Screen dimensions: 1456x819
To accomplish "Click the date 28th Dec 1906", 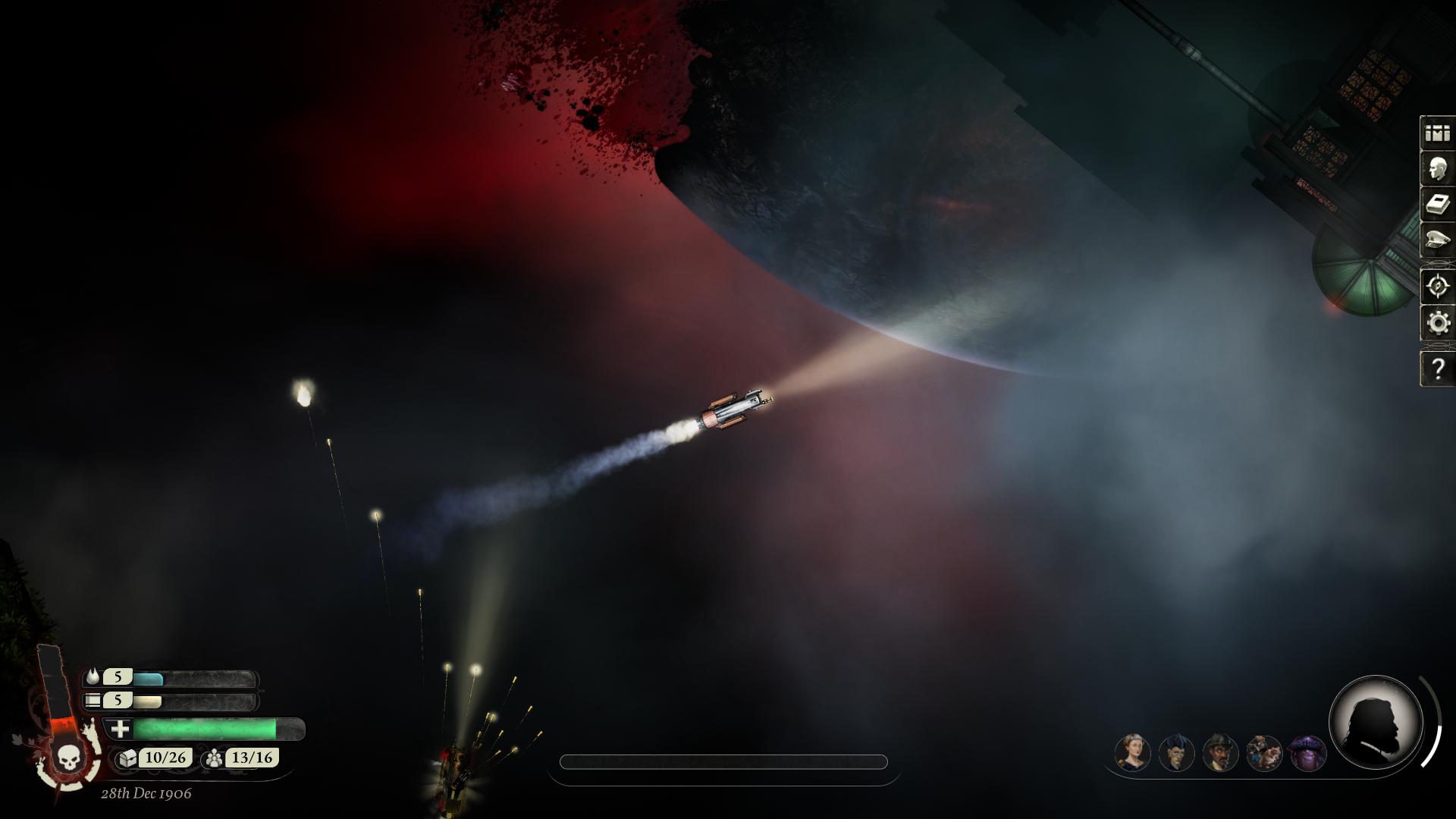I will click(146, 792).
